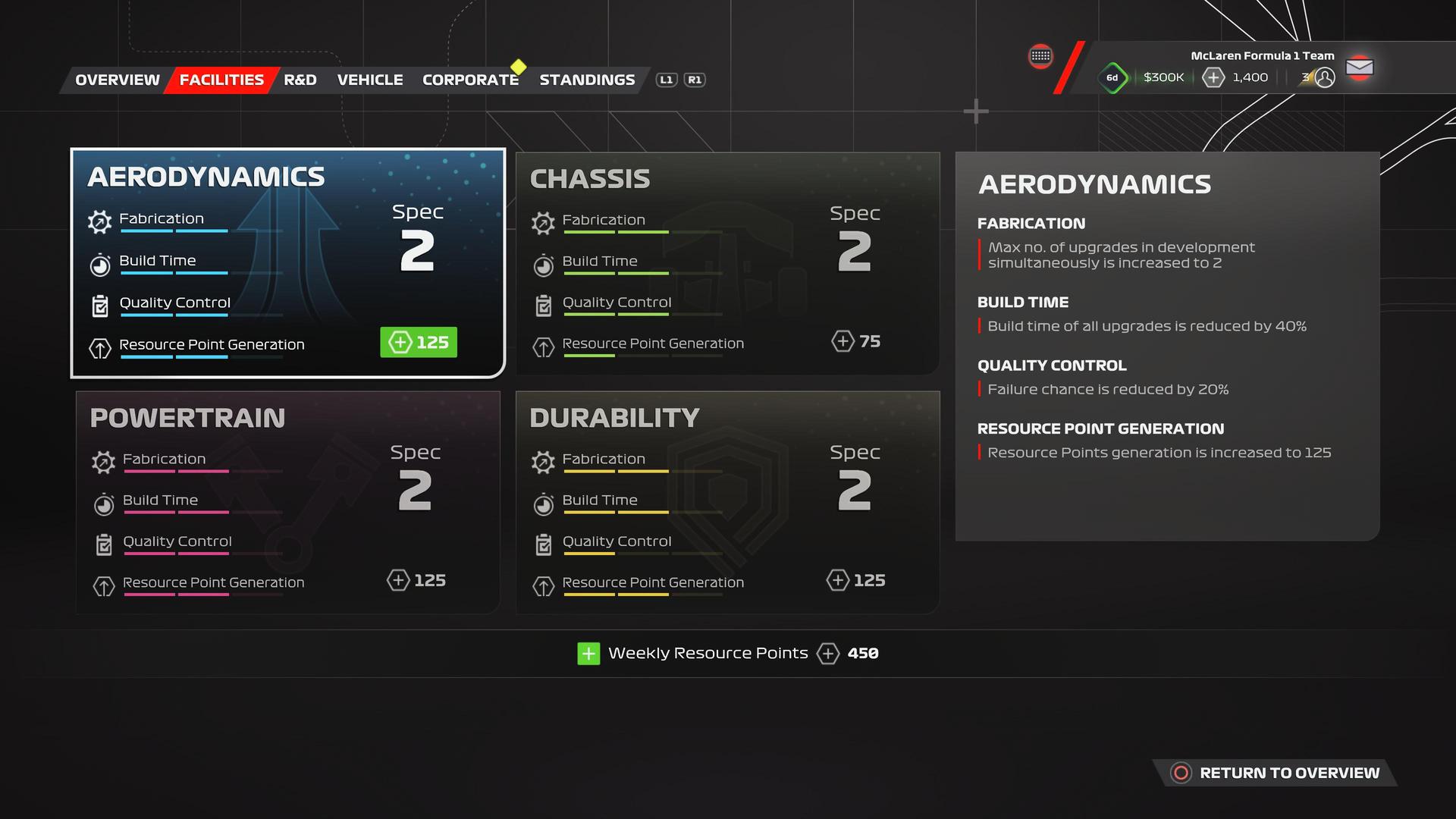Image resolution: width=1456 pixels, height=819 pixels.
Task: Open the red calendar icon
Action: click(1040, 56)
